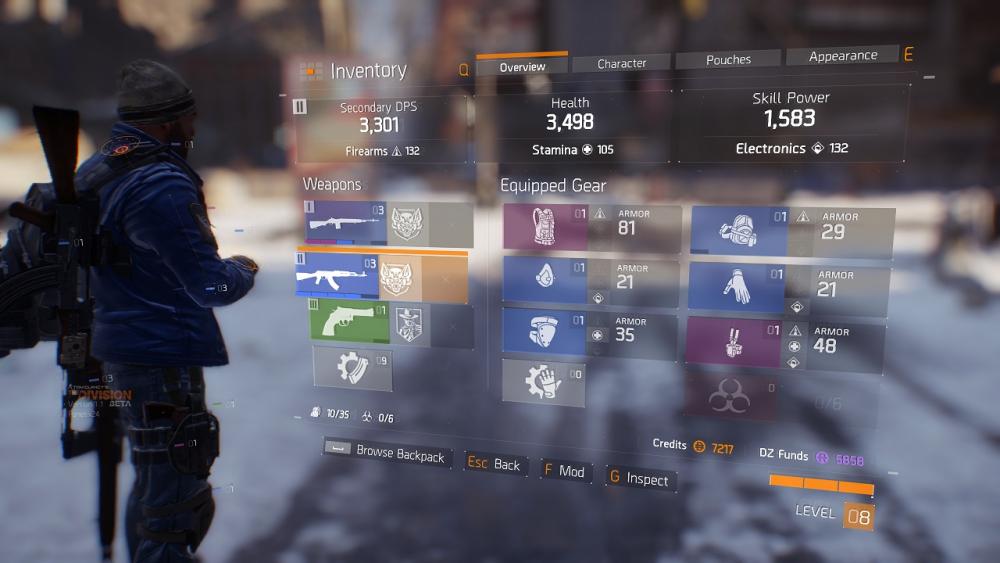
Task: Click the Browse Backpack button
Action: click(387, 453)
